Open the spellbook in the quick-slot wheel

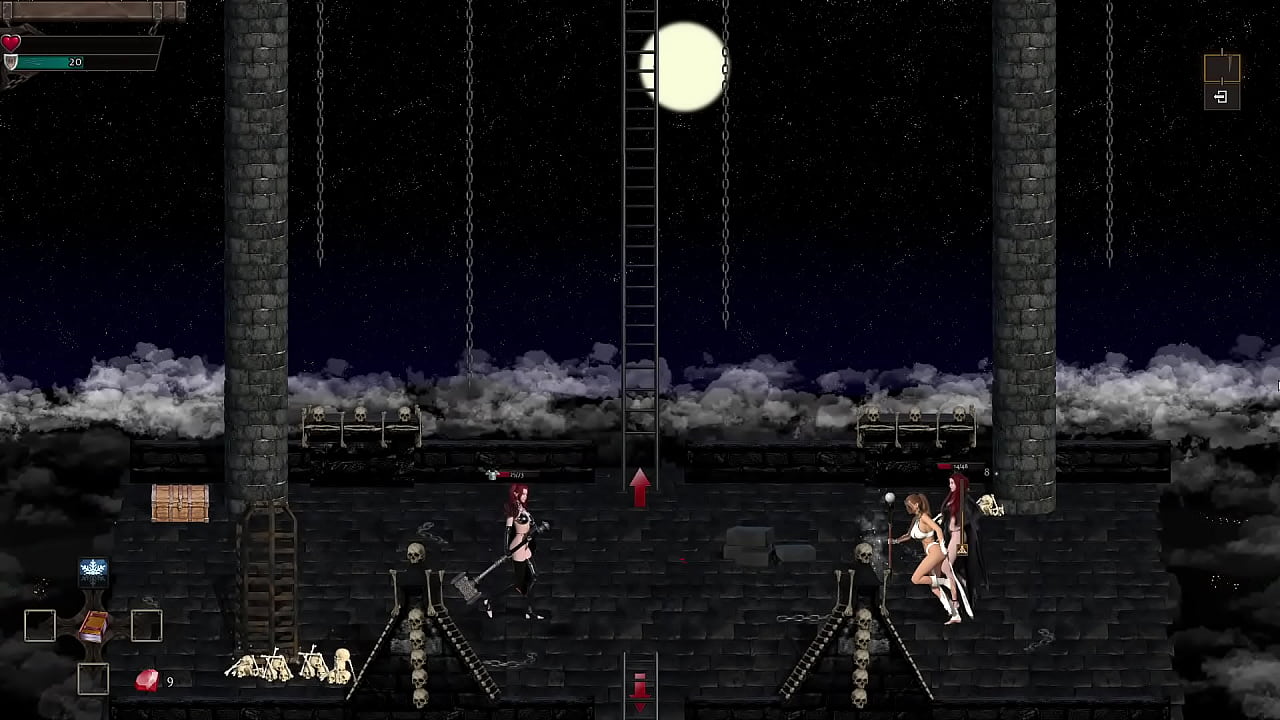[93, 626]
